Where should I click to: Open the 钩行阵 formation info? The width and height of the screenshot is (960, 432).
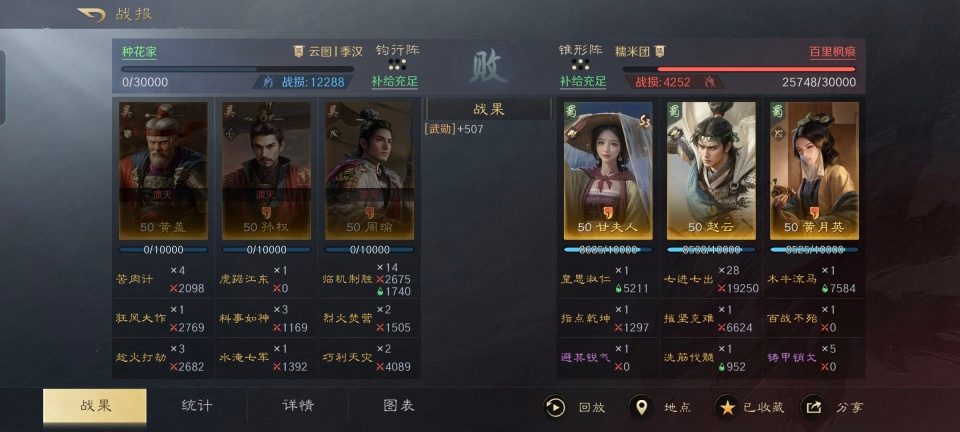pos(396,48)
